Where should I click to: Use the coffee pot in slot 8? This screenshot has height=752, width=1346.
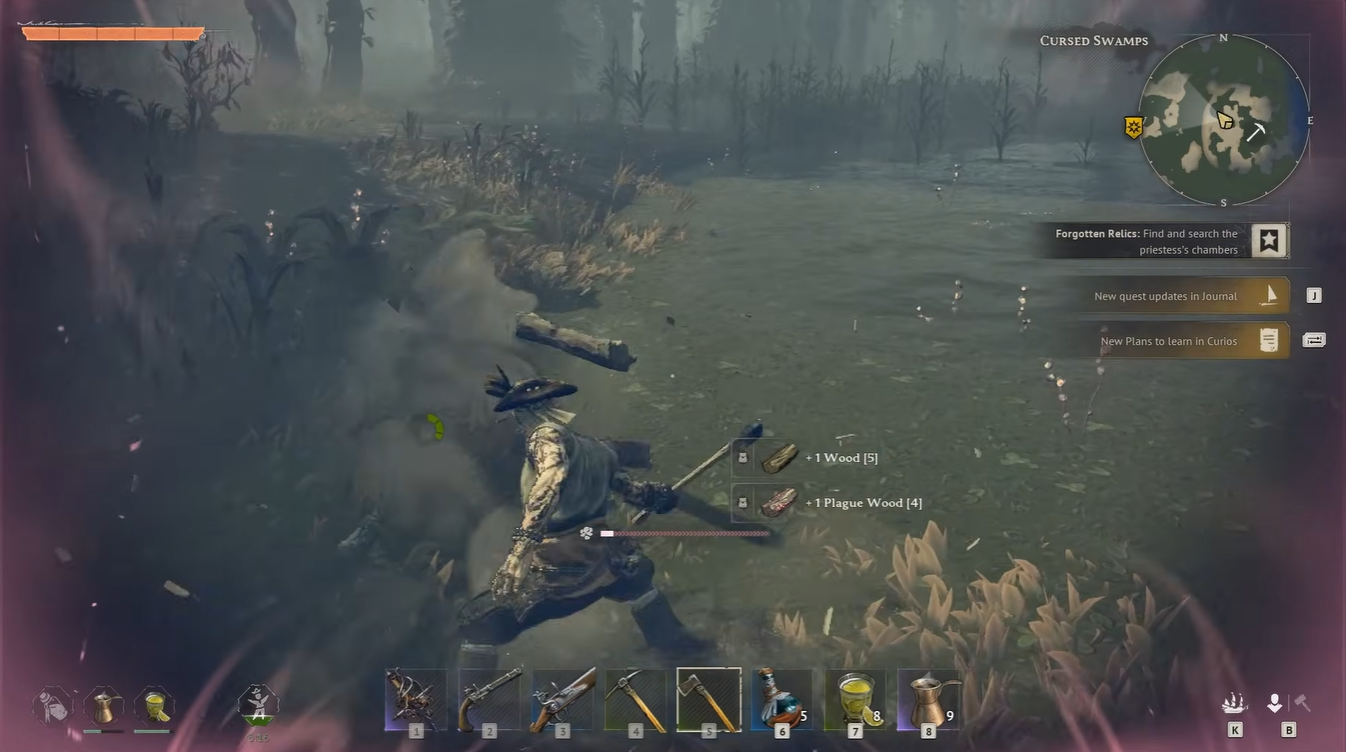(928, 697)
